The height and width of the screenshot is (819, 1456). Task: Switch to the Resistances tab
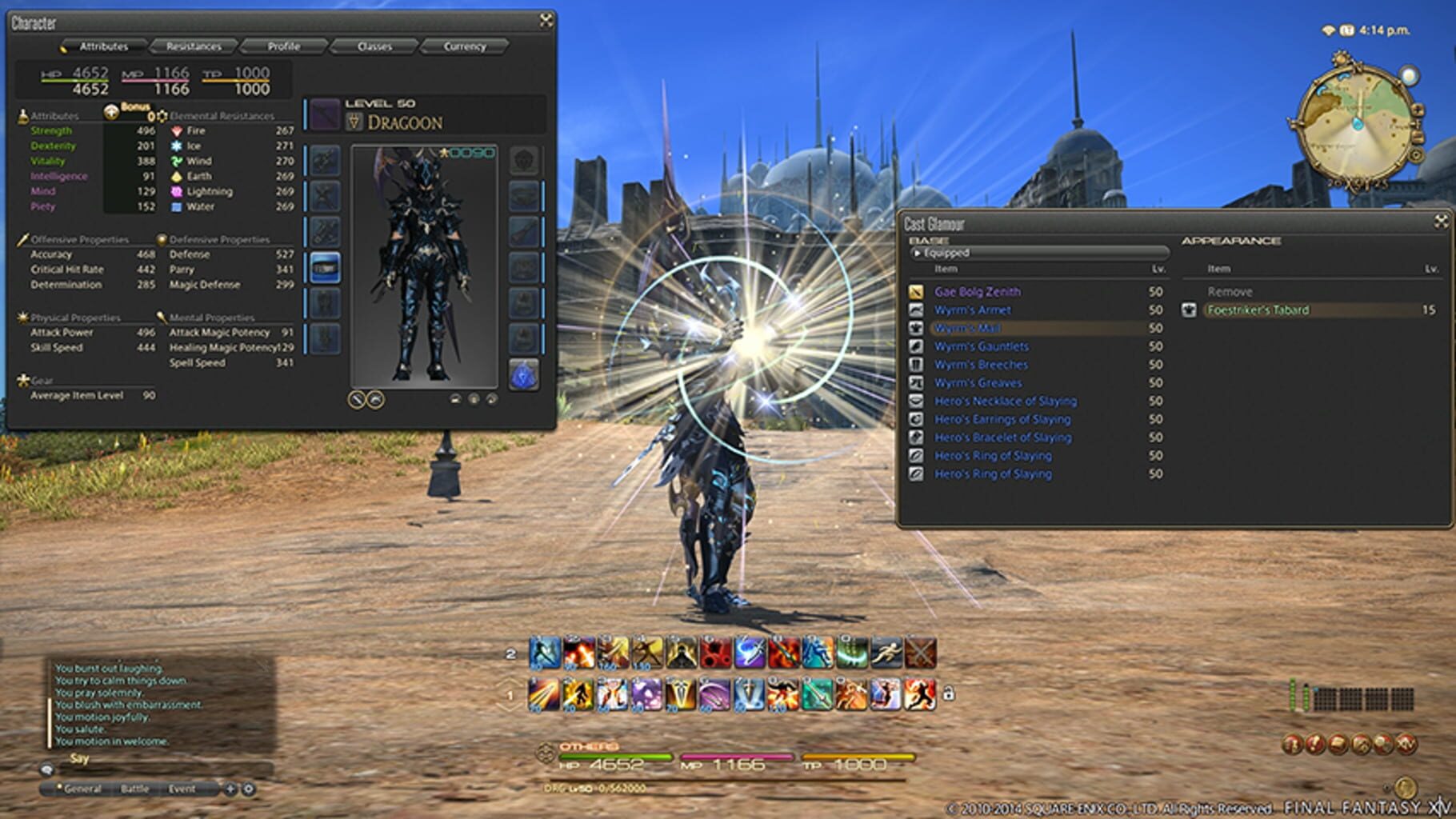(x=195, y=46)
